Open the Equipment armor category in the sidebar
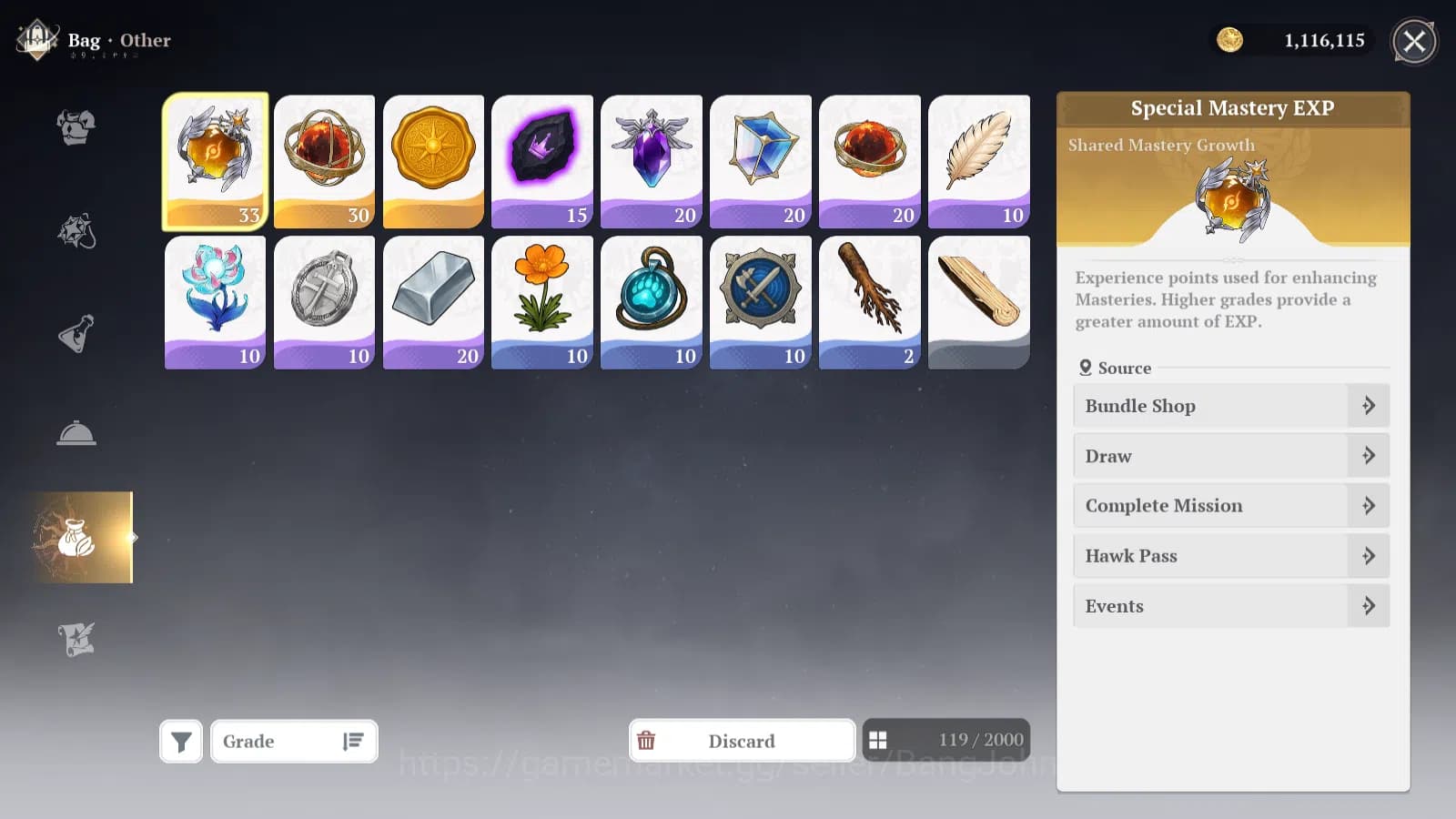Screen dimensions: 1456x819 [x=77, y=127]
